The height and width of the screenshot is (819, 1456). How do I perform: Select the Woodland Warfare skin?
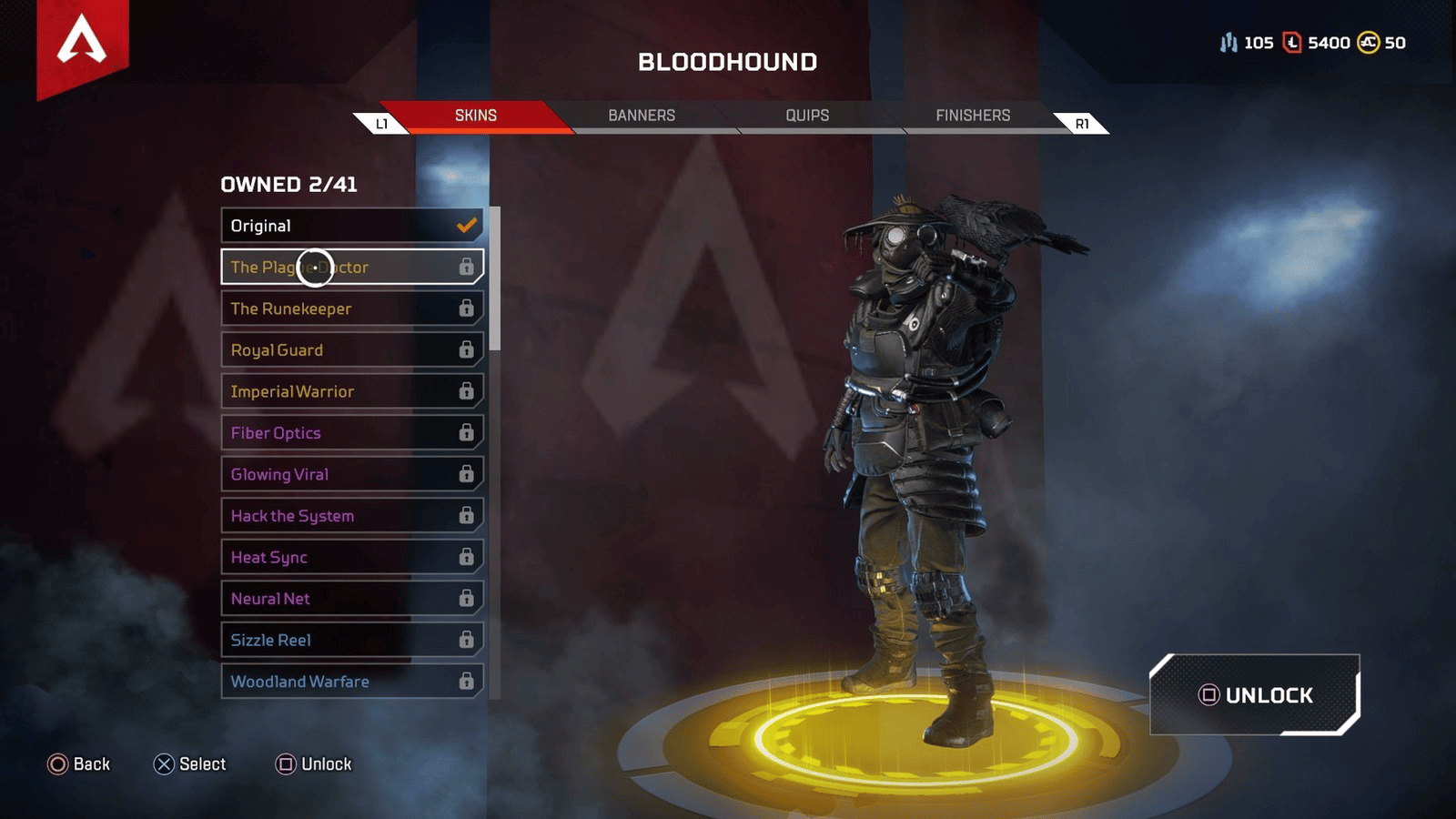(351, 682)
